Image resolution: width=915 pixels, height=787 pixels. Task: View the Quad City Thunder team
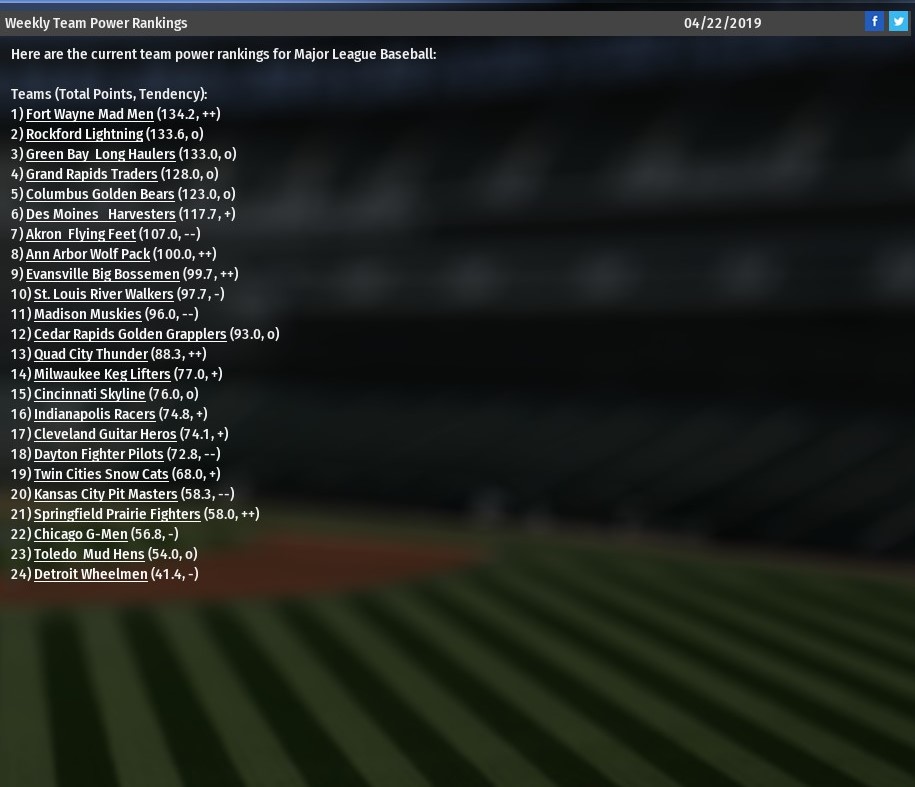click(x=90, y=354)
